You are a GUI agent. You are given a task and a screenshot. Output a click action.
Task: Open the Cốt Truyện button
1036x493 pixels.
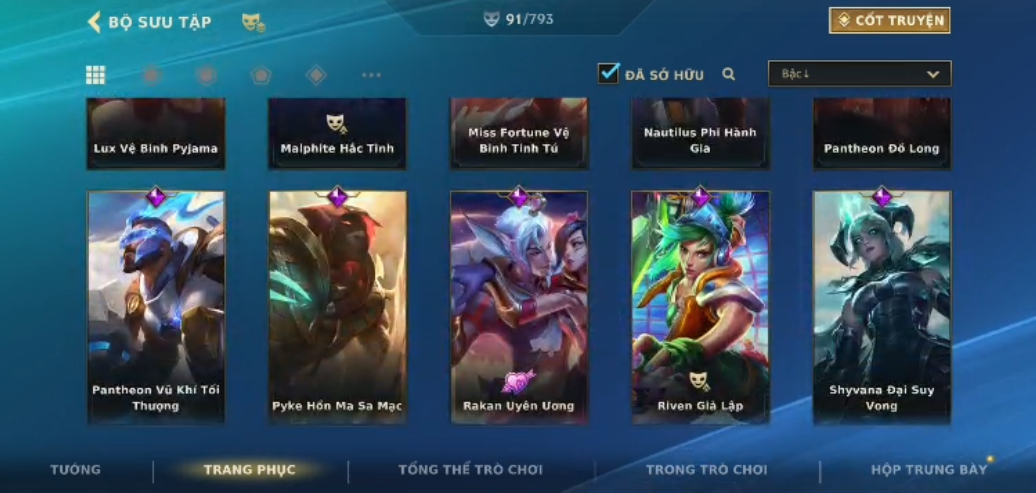tap(889, 21)
